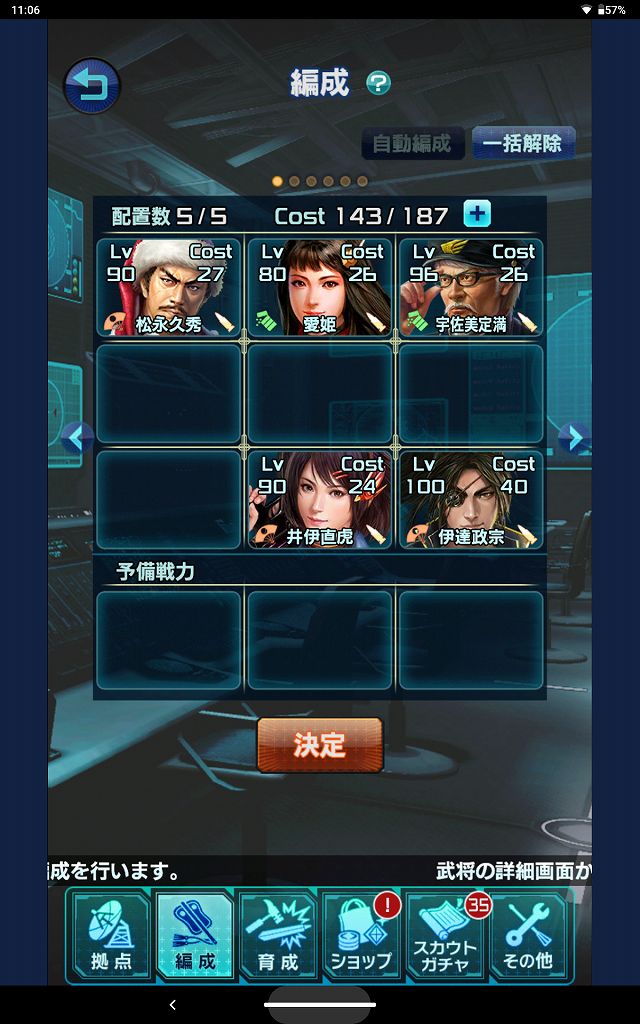Increase cost limit with the plus button
The width and height of the screenshot is (640, 1024).
pos(477,214)
